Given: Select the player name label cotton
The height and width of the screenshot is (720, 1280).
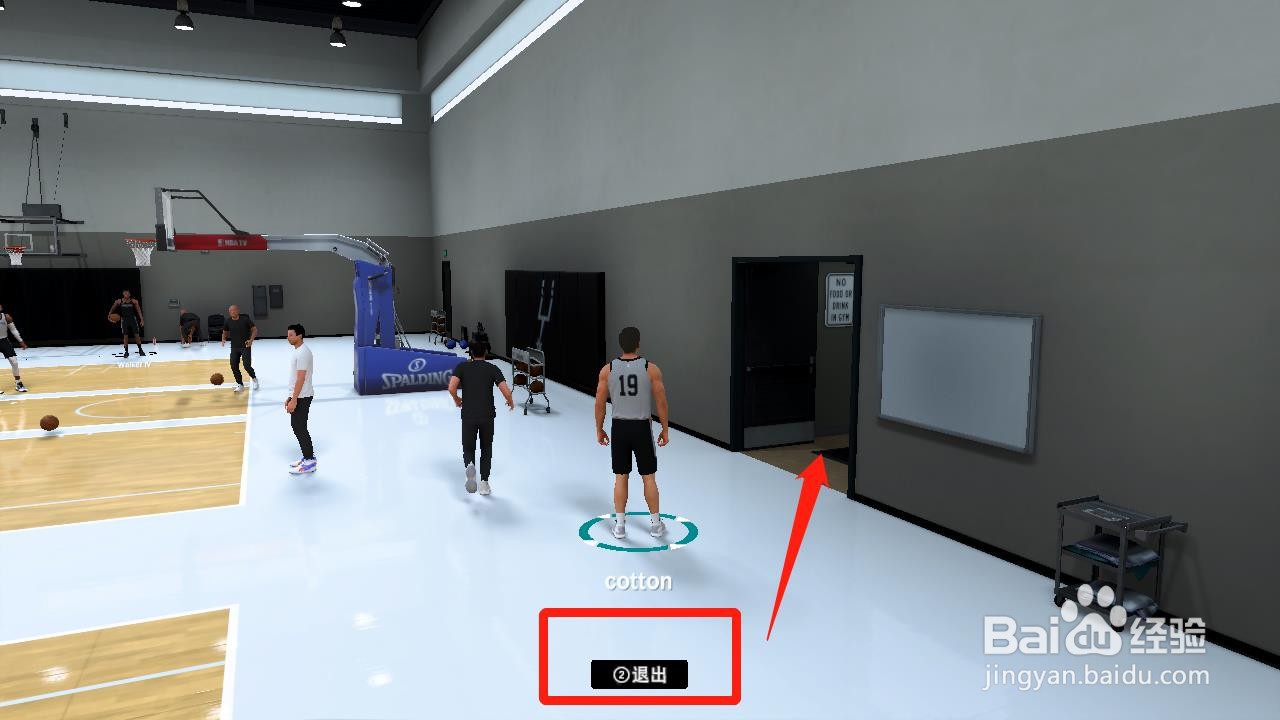Looking at the screenshot, I should pyautogui.click(x=638, y=580).
